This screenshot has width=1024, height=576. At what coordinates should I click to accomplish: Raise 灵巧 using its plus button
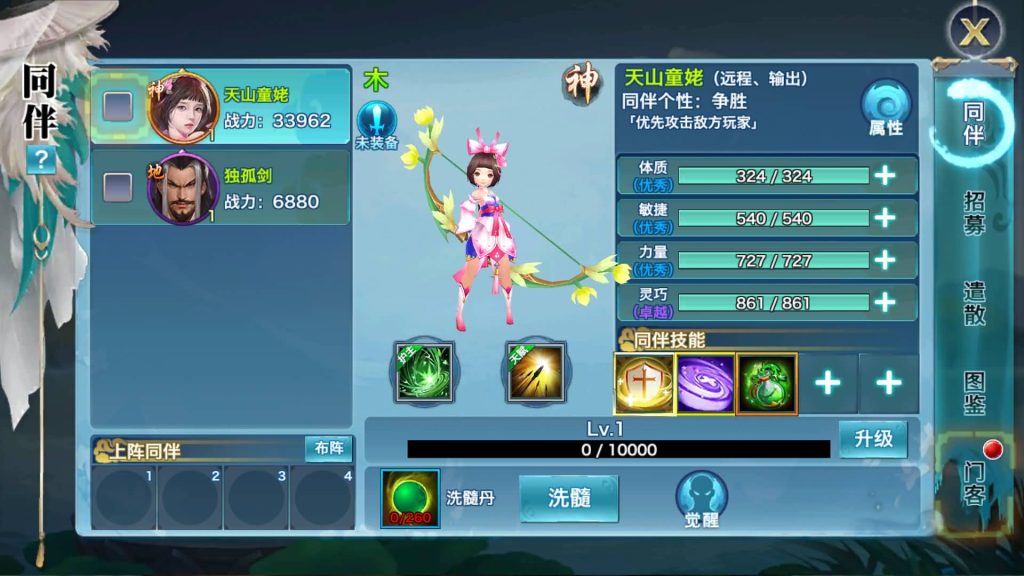pyautogui.click(x=885, y=302)
